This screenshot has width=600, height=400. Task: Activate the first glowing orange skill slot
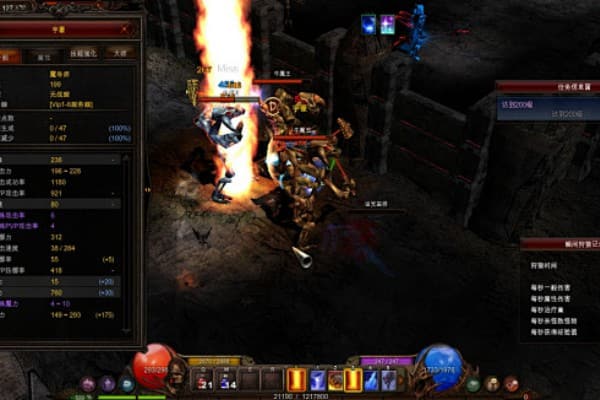(x=296, y=380)
